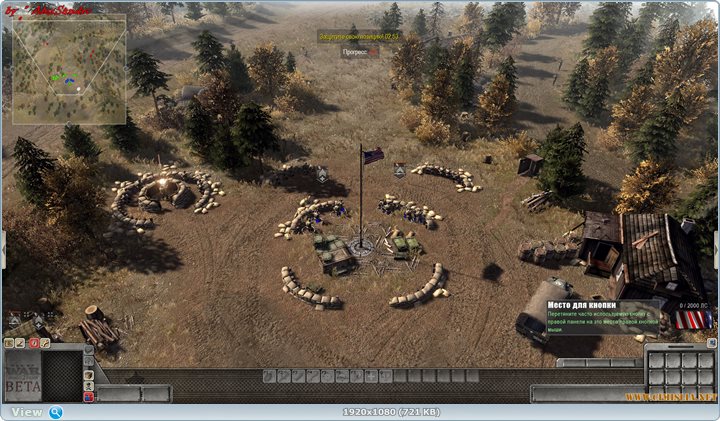The image size is (720, 421).
Task: Click the View magnifier button
Action: 56,411
